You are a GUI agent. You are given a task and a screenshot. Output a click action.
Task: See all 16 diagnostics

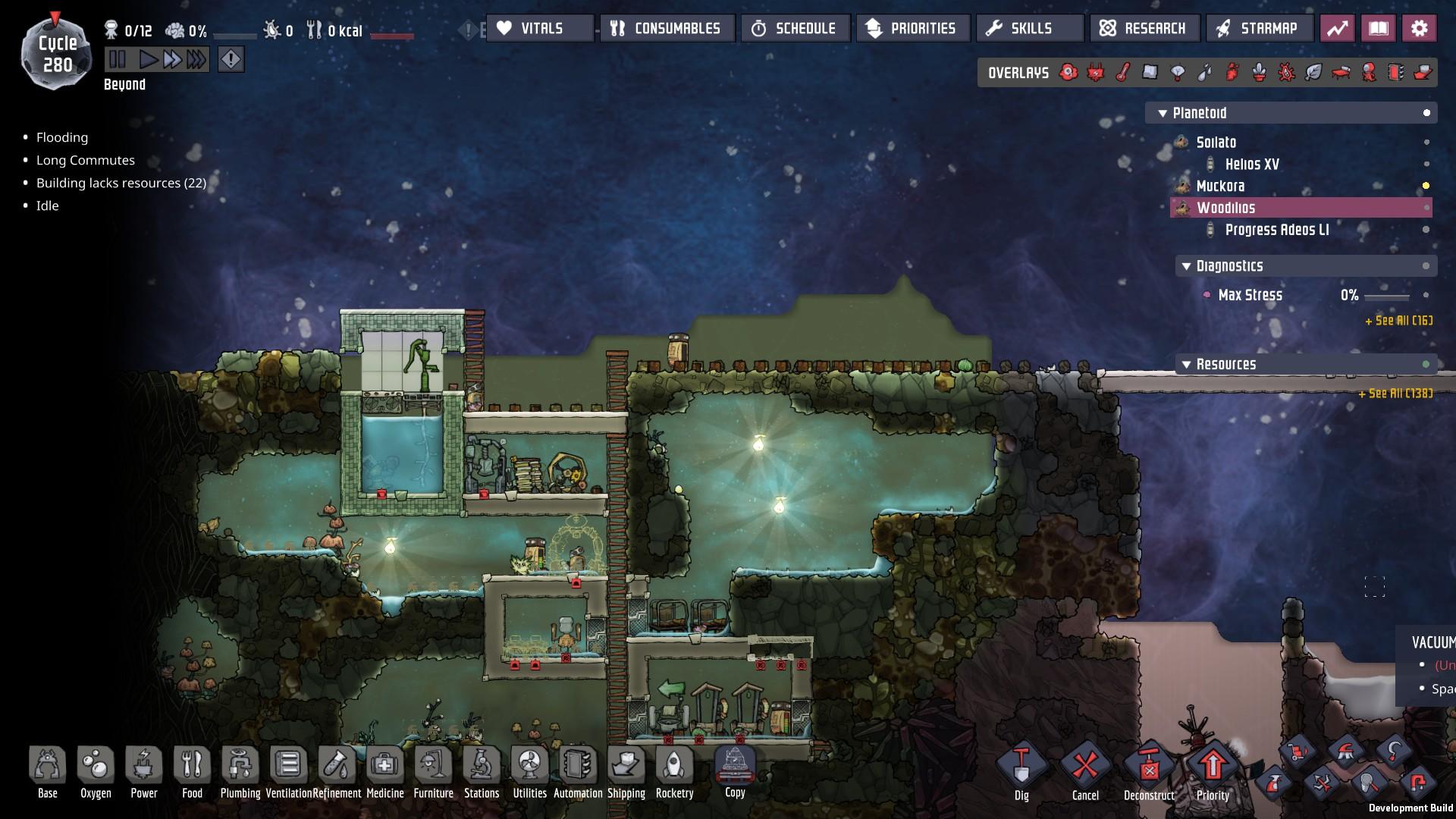point(1398,321)
